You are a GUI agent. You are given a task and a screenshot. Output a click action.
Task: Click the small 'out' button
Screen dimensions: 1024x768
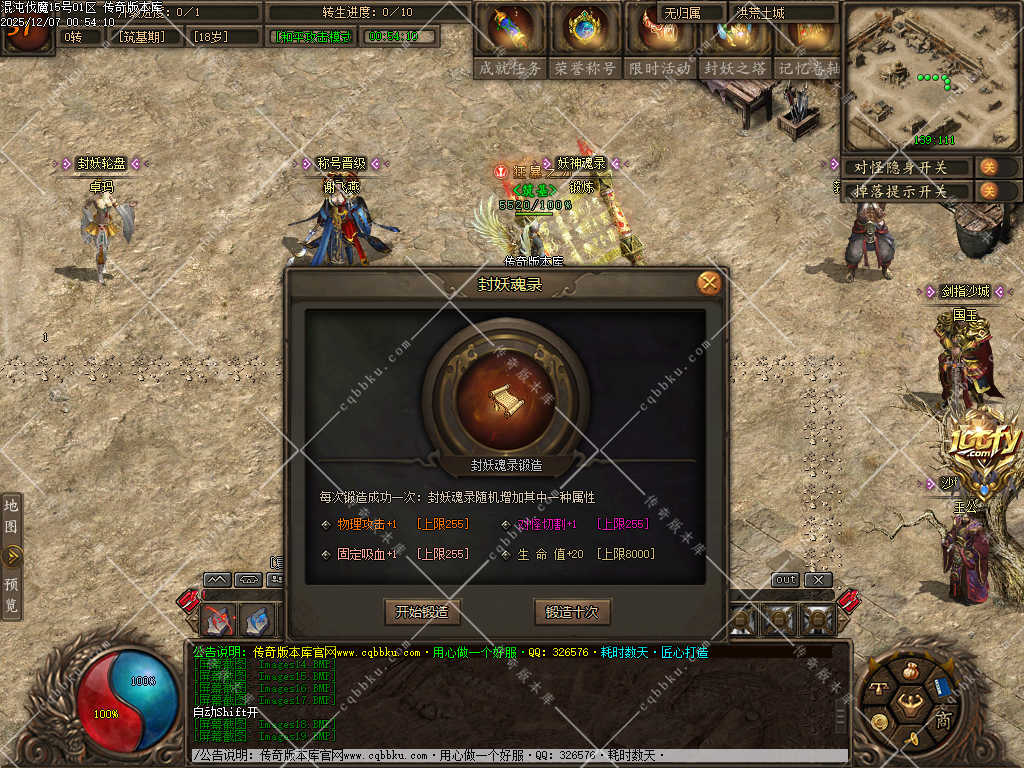pyautogui.click(x=786, y=580)
